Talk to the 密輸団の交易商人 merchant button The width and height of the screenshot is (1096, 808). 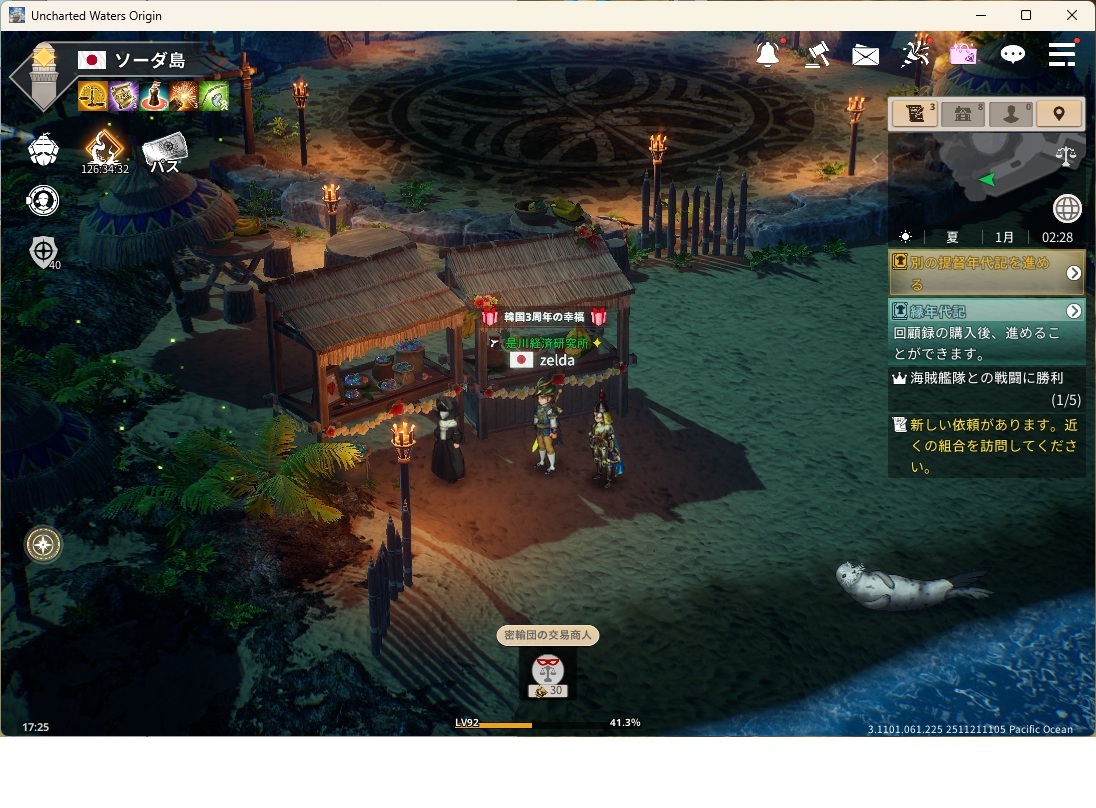548,671
